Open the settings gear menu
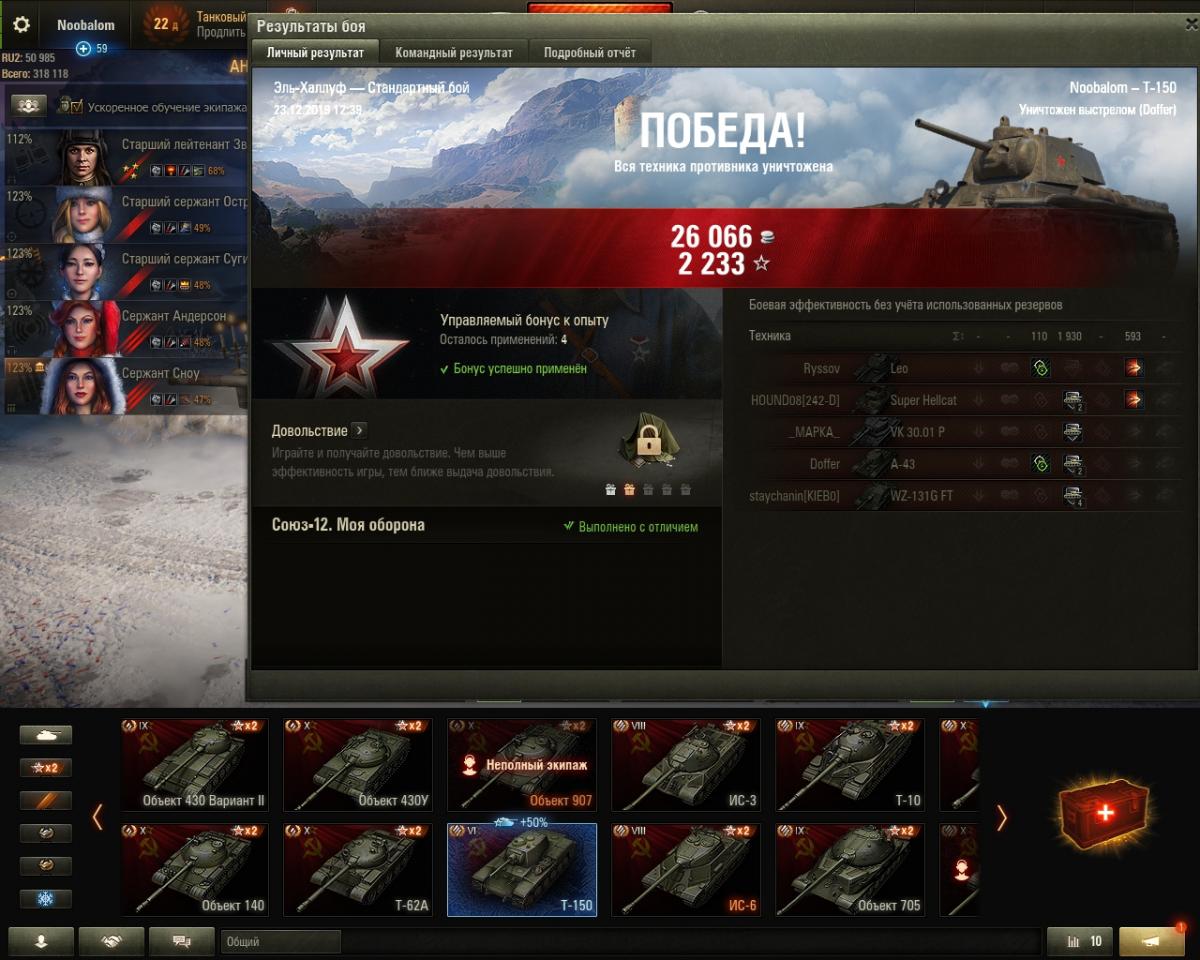 coord(21,25)
